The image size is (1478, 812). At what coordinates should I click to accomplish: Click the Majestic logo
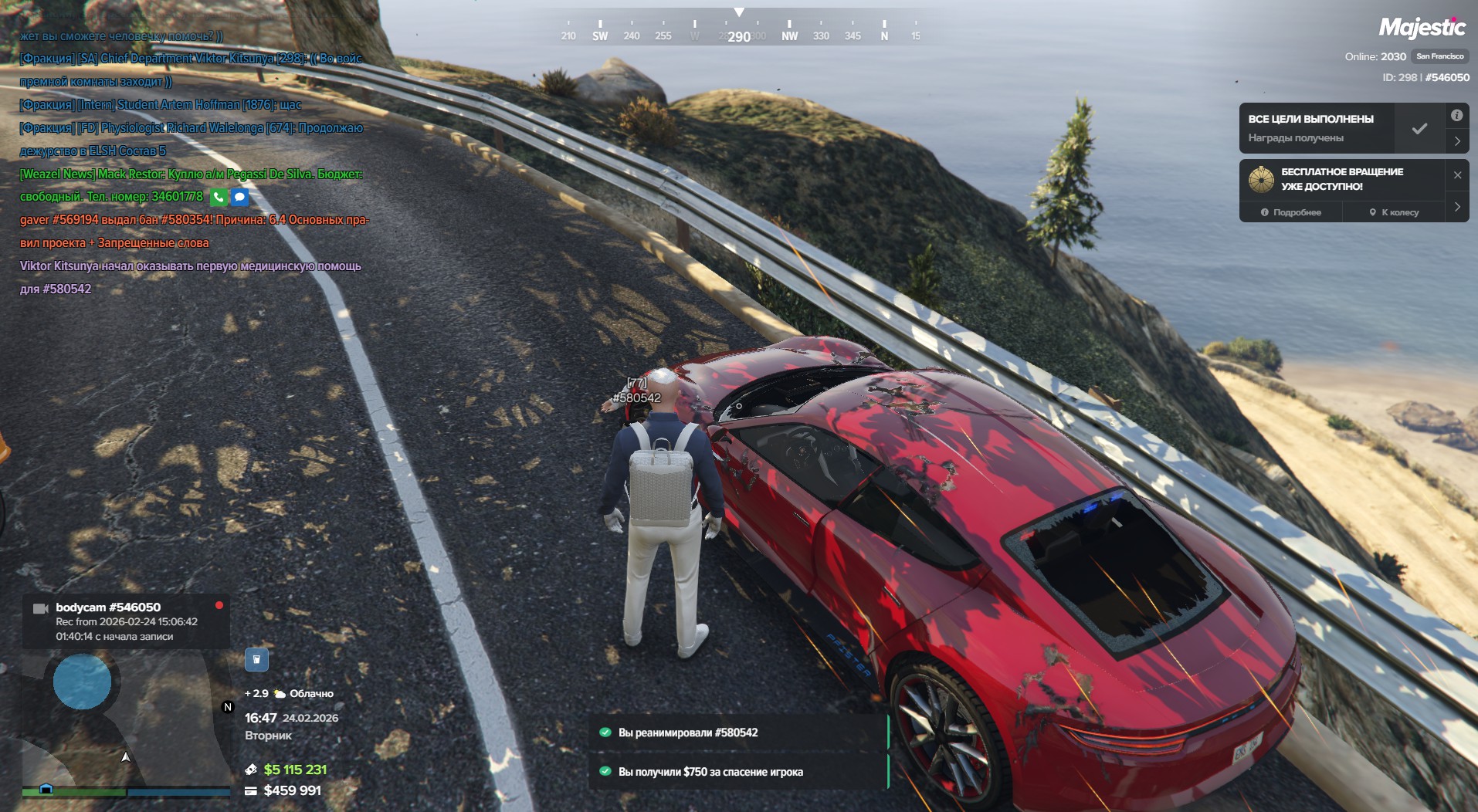1422,28
